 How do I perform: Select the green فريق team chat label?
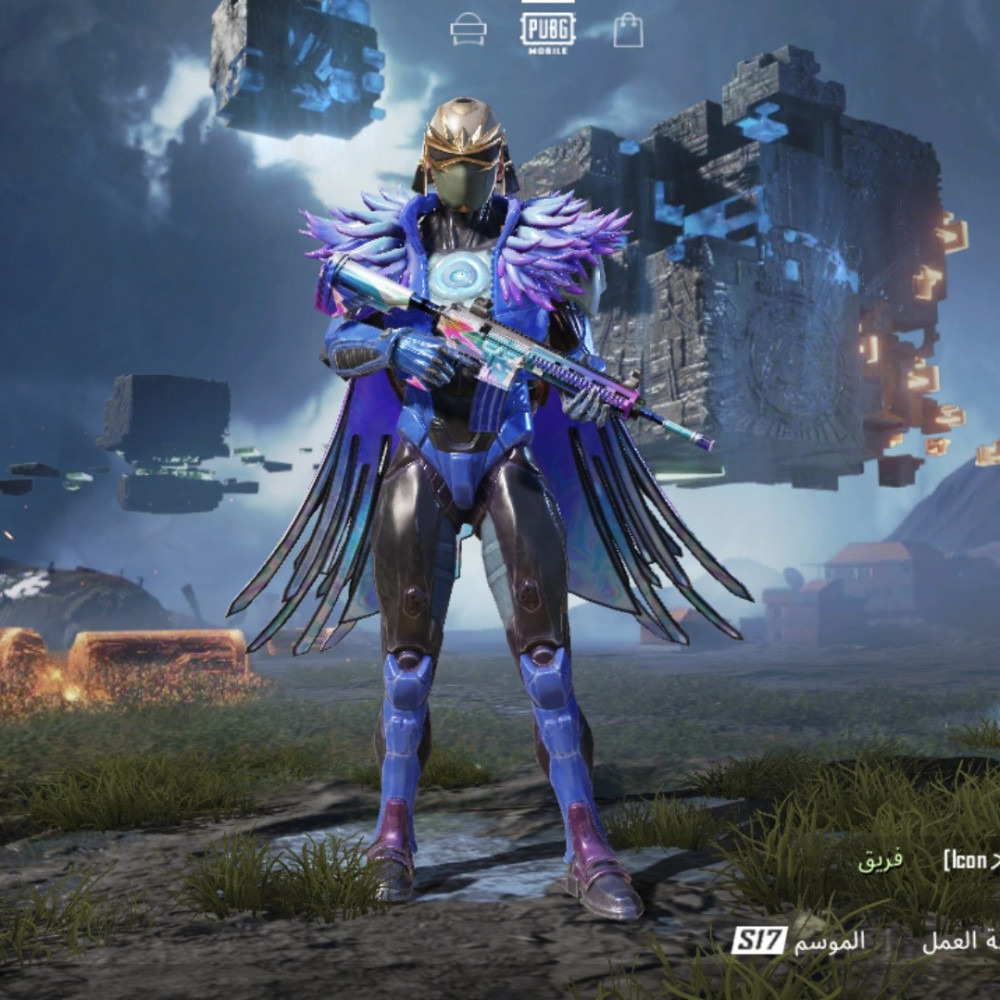[881, 860]
